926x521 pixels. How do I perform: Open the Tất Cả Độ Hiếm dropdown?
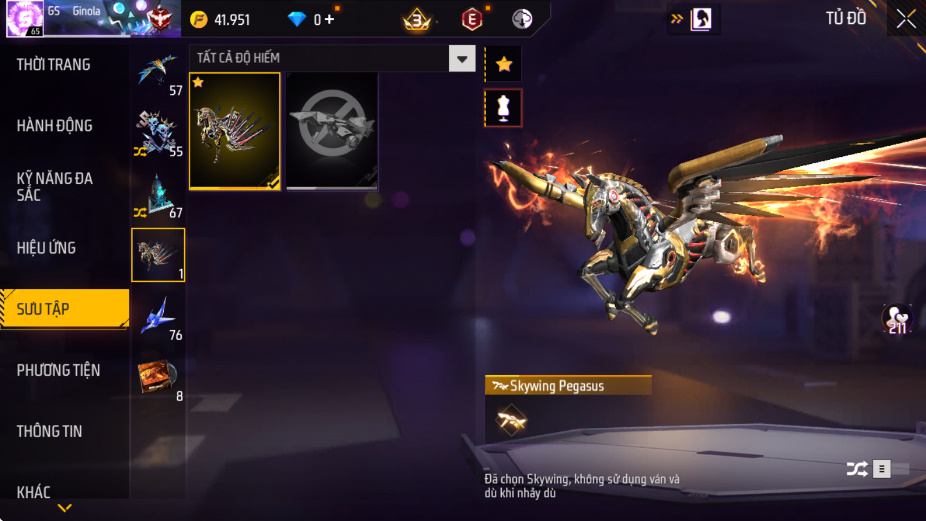tap(461, 58)
